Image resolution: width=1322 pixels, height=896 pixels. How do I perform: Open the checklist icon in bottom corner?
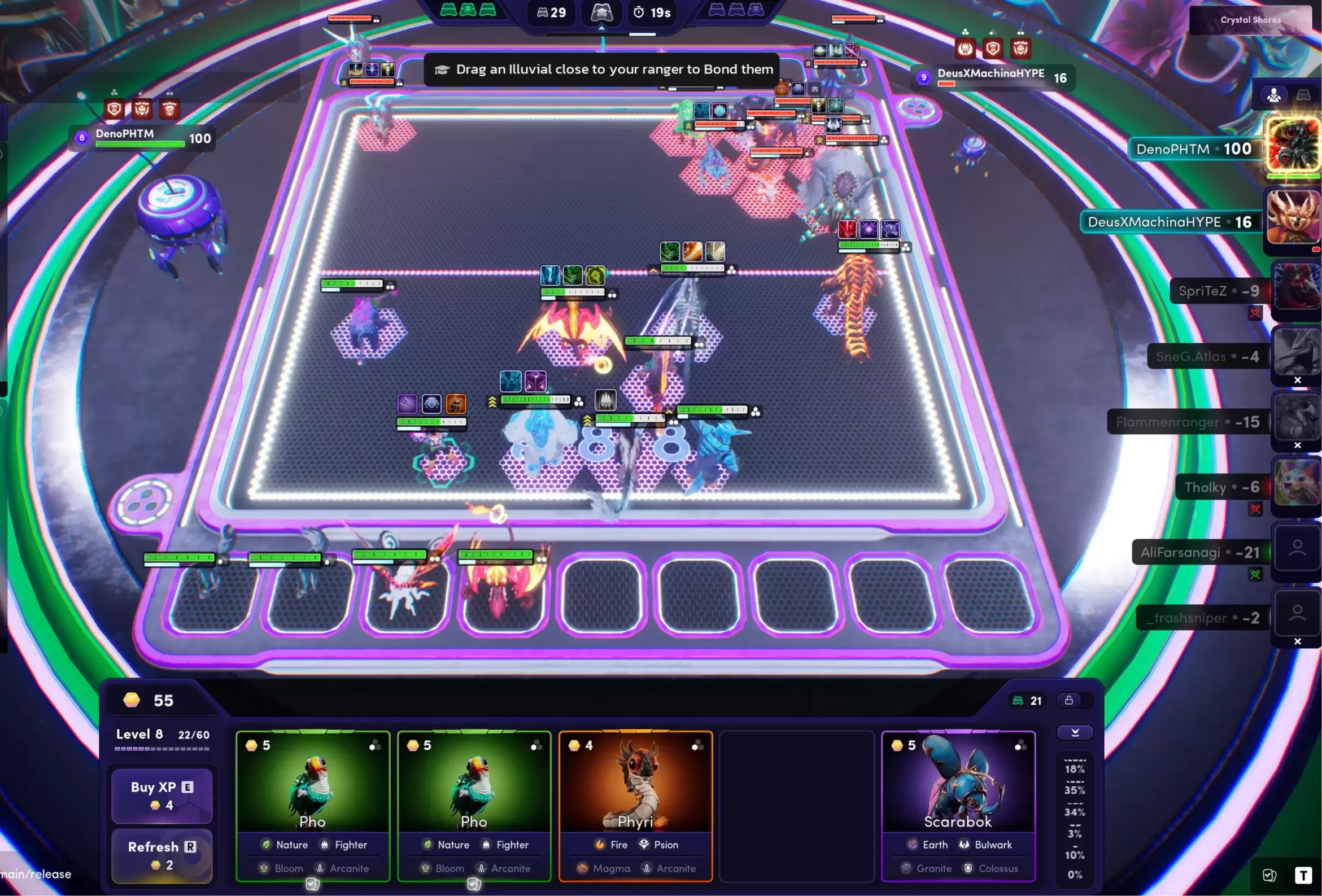pos(1269,875)
